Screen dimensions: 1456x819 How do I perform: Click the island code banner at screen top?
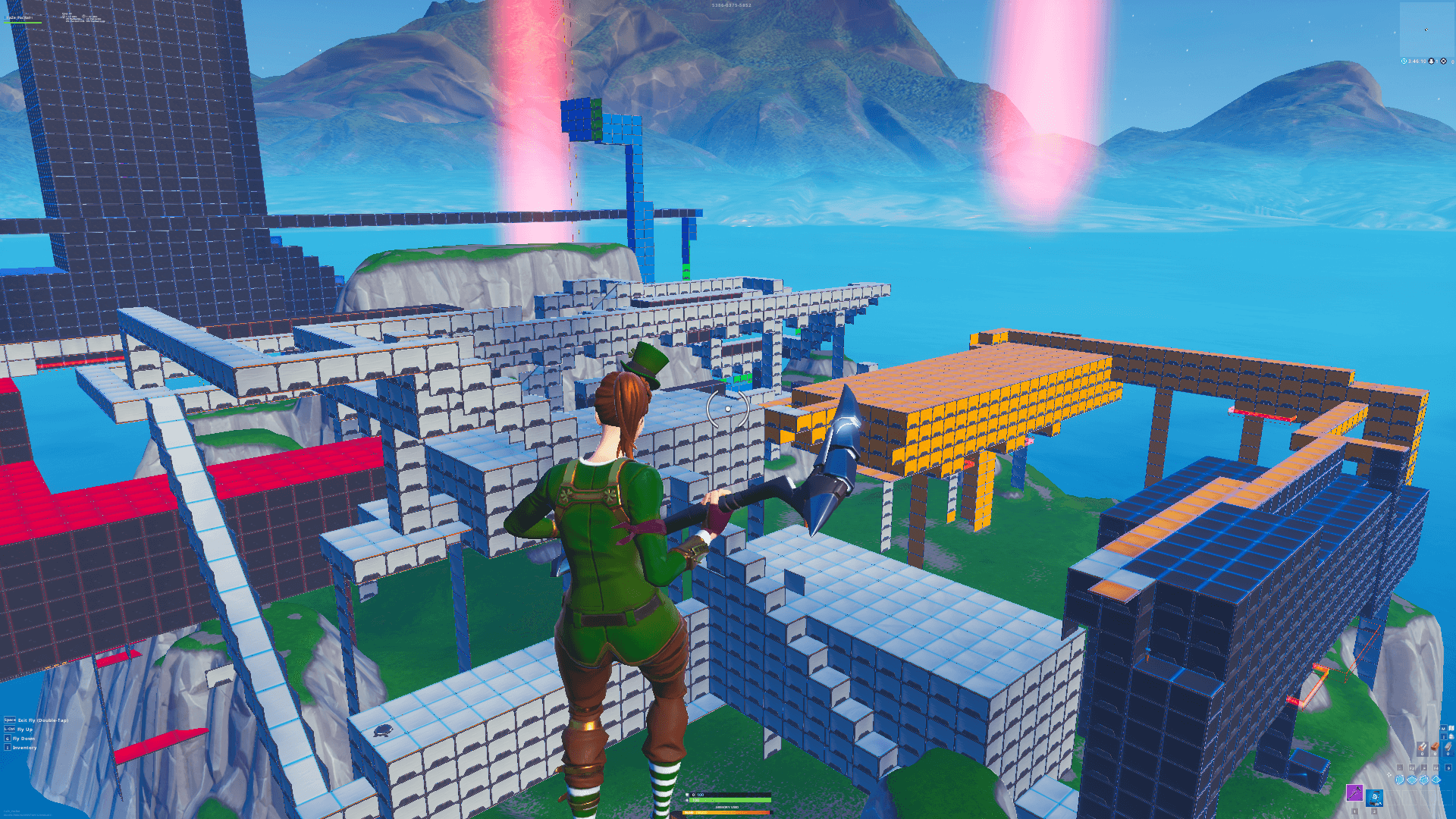tap(732, 6)
